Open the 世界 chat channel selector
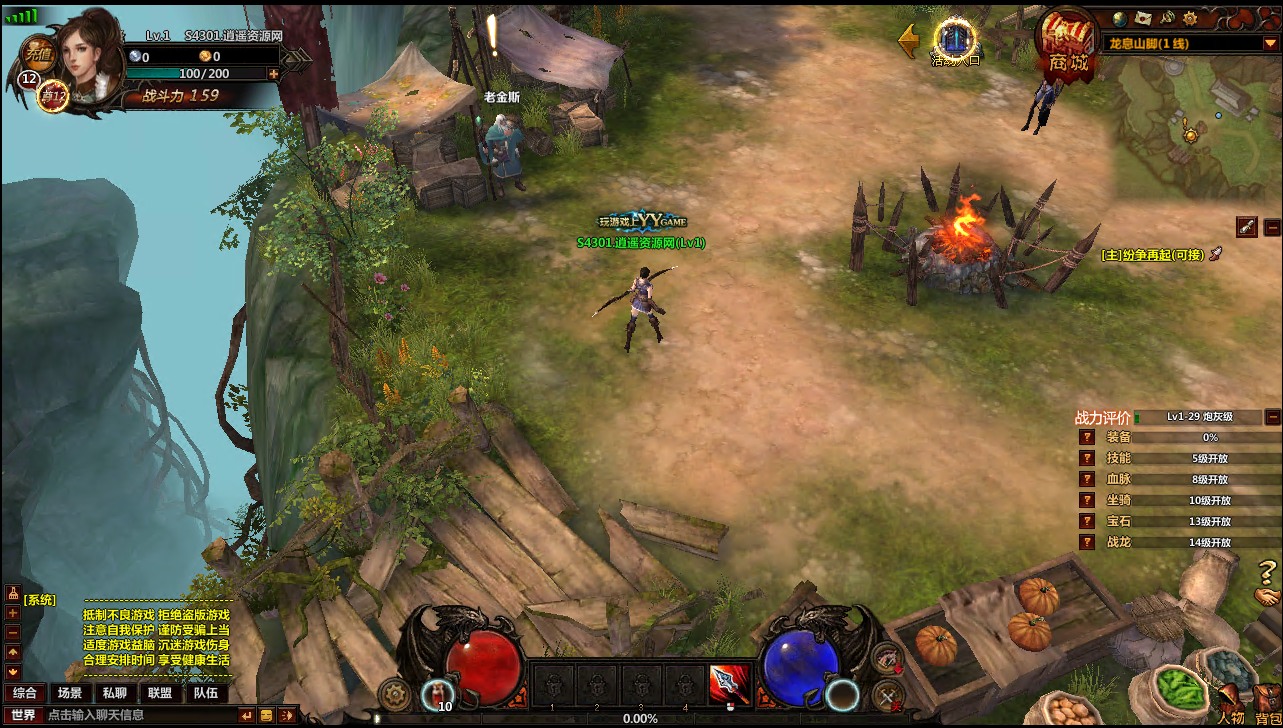1283x728 pixels. click(23, 715)
